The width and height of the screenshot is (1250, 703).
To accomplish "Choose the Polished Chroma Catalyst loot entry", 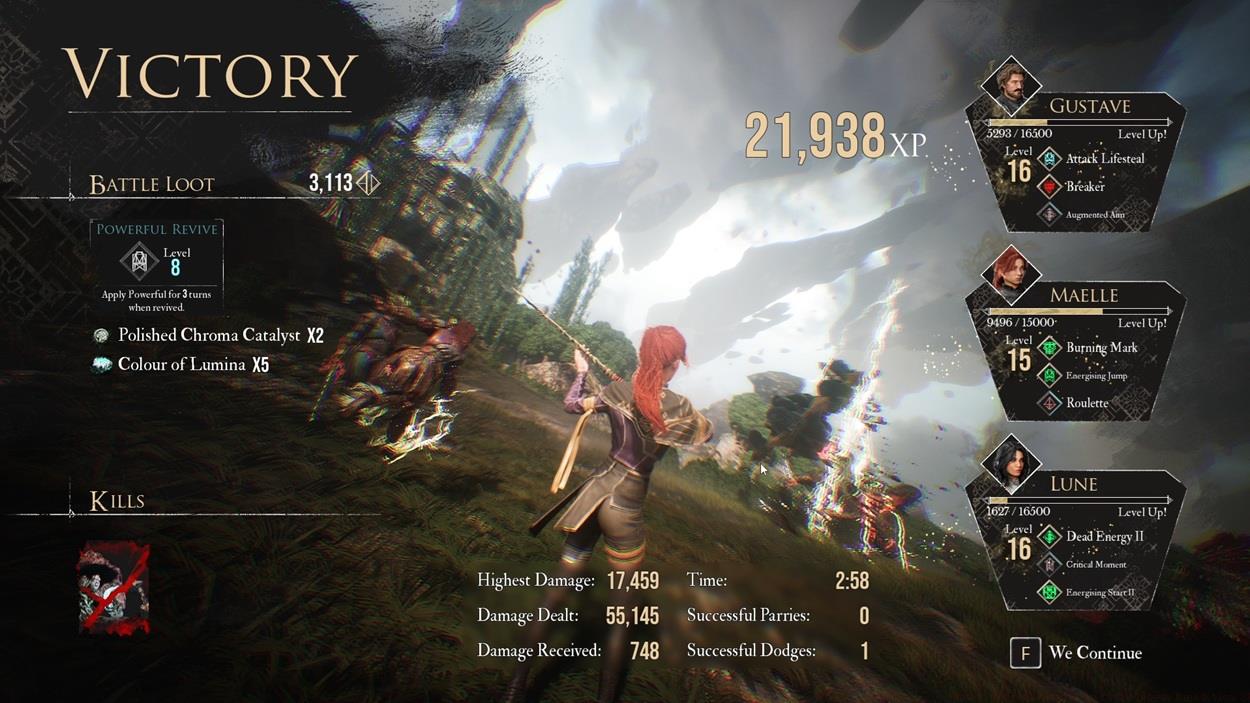I will click(209, 336).
